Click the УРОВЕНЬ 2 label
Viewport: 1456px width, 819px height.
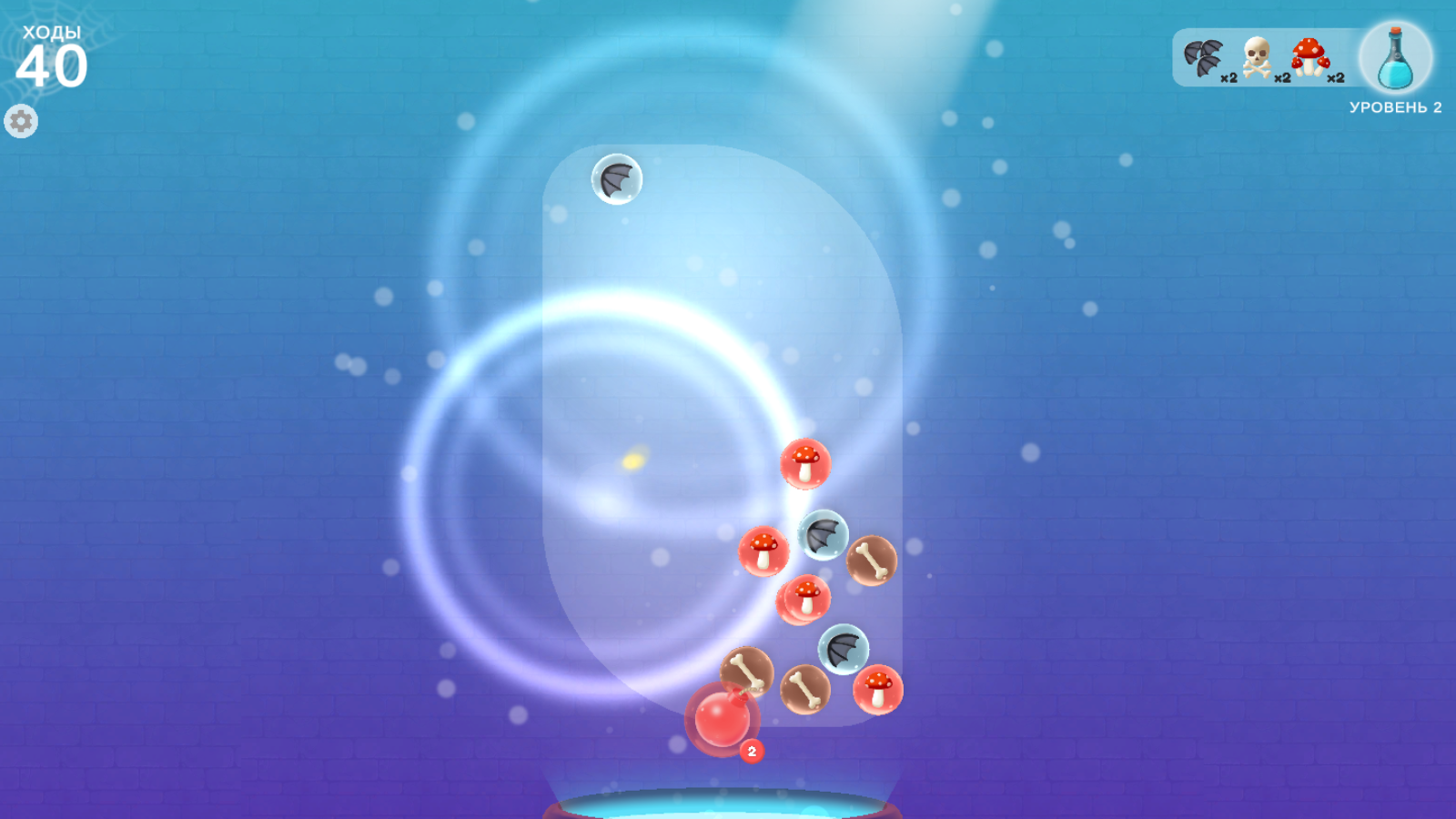tap(1395, 106)
